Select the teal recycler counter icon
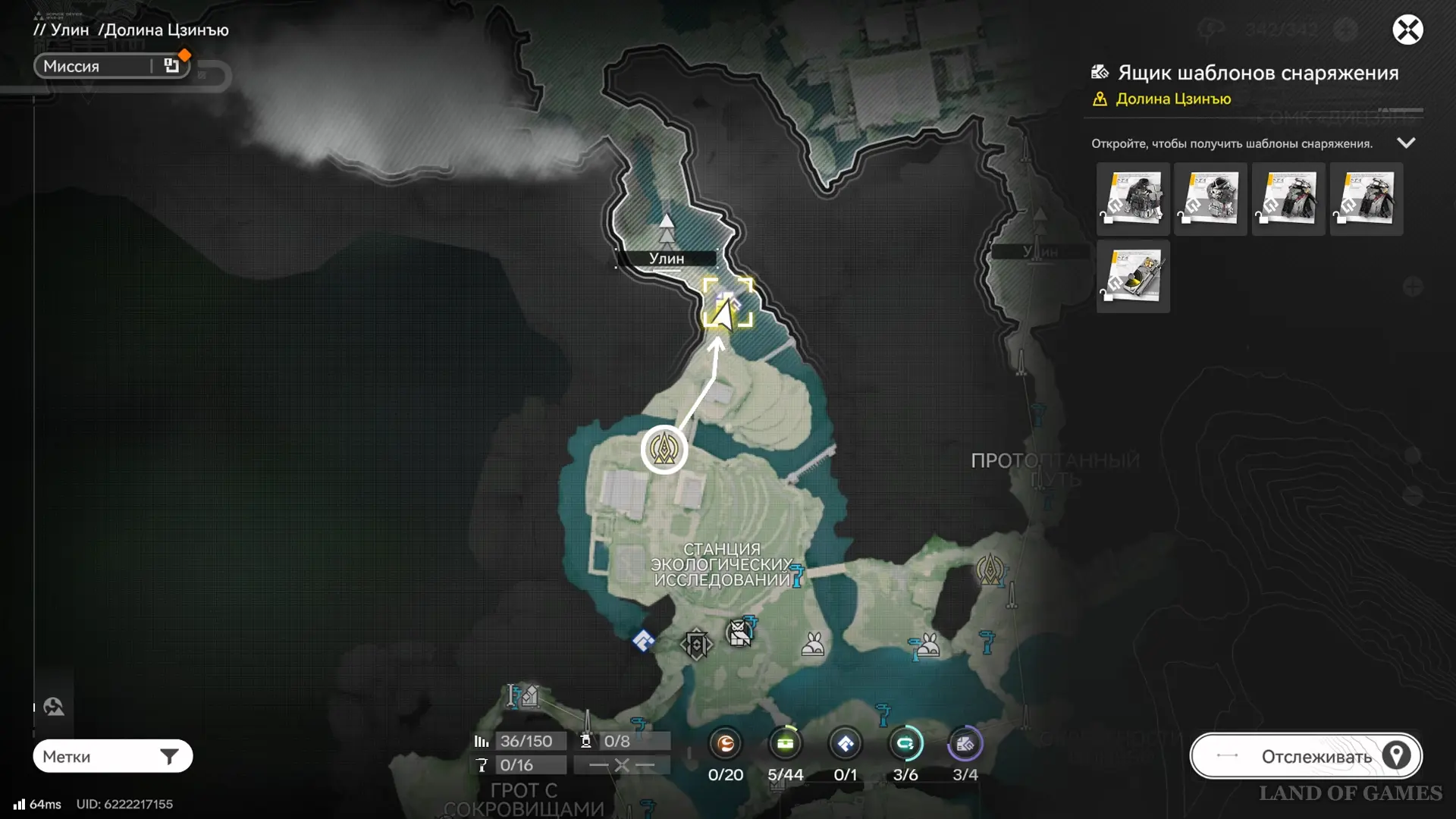The image size is (1456, 819). point(905,744)
